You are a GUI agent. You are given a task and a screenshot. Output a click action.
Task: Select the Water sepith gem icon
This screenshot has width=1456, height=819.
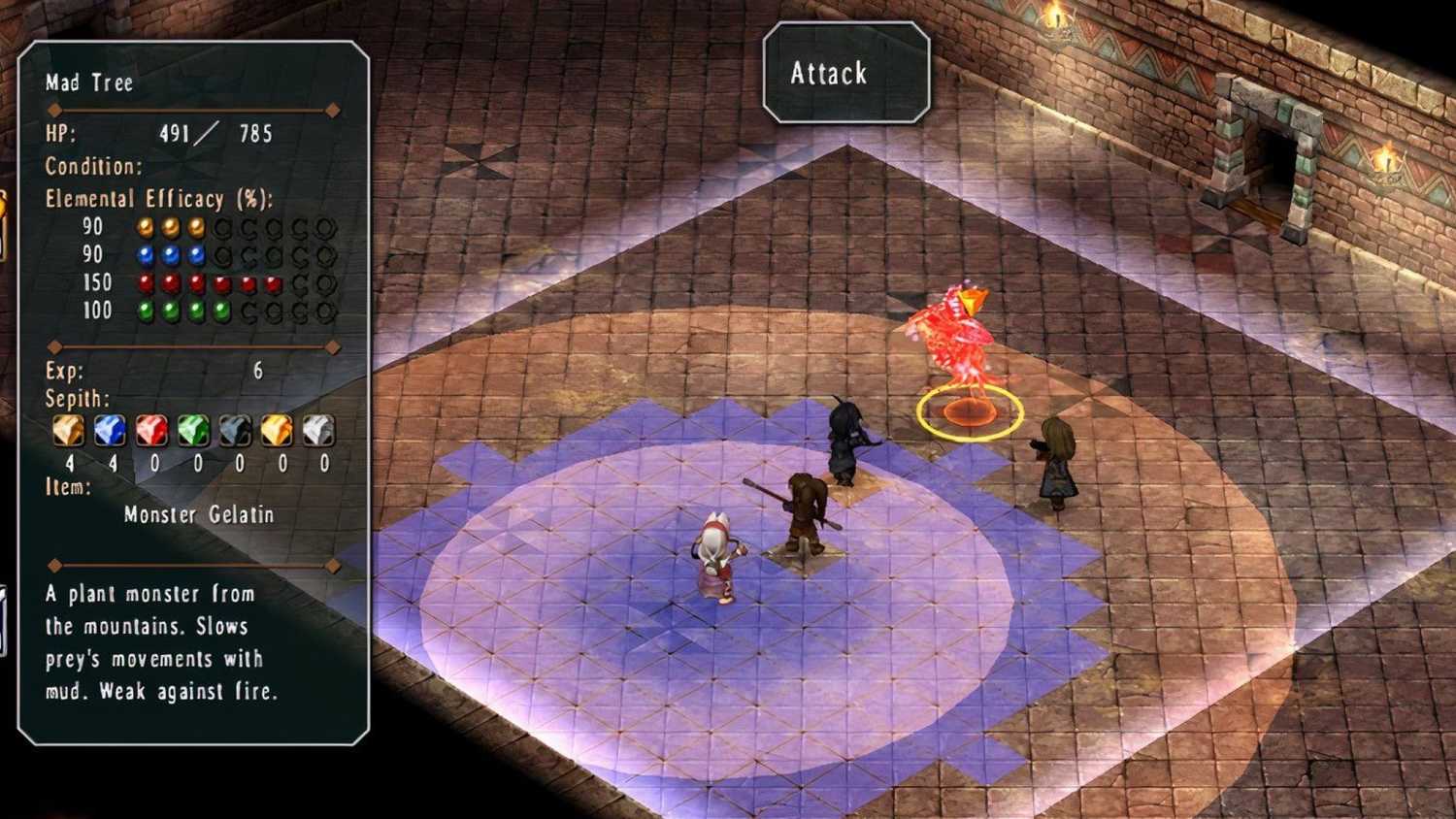[109, 430]
